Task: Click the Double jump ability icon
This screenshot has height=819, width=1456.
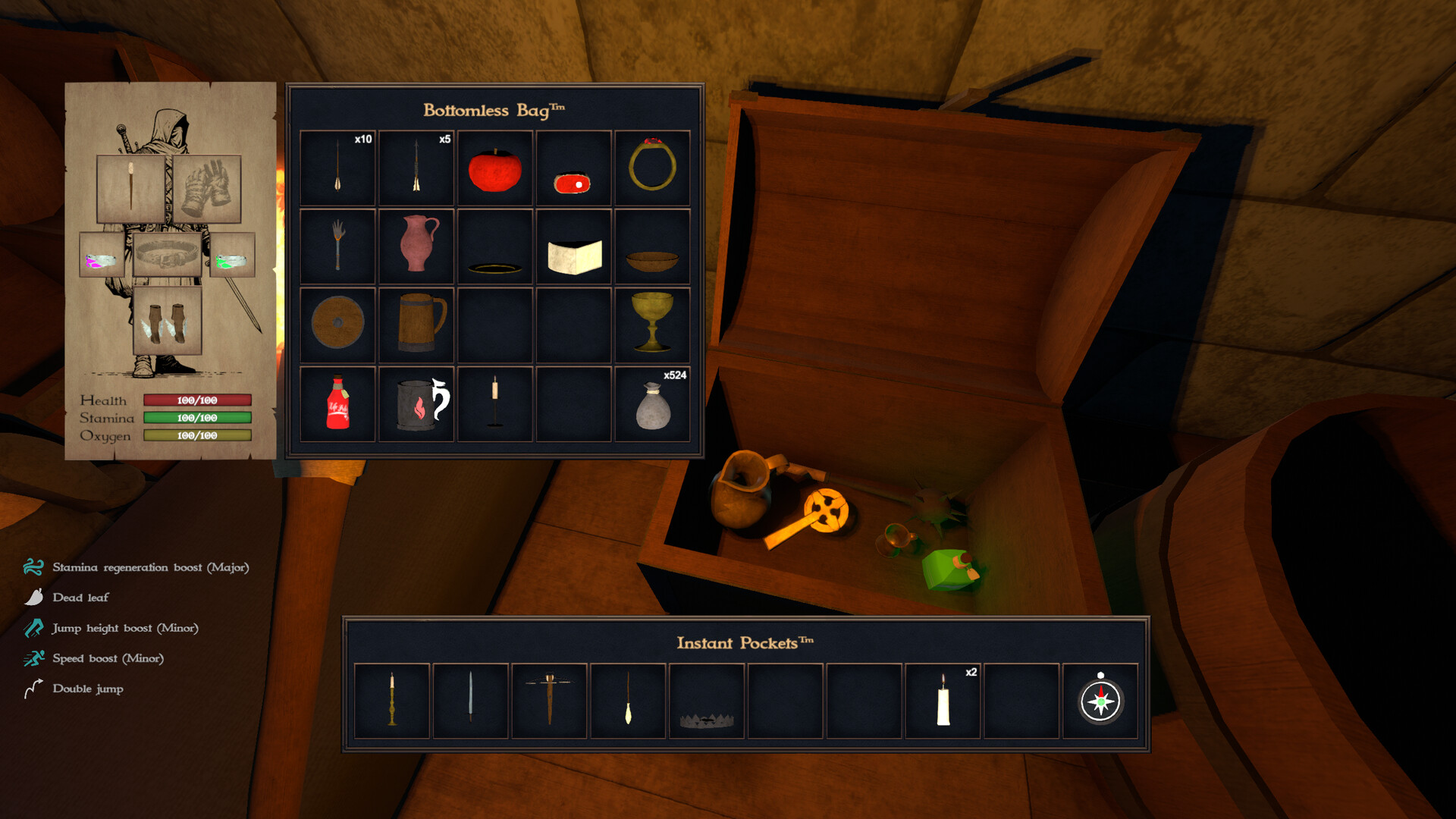Action: 32,688
